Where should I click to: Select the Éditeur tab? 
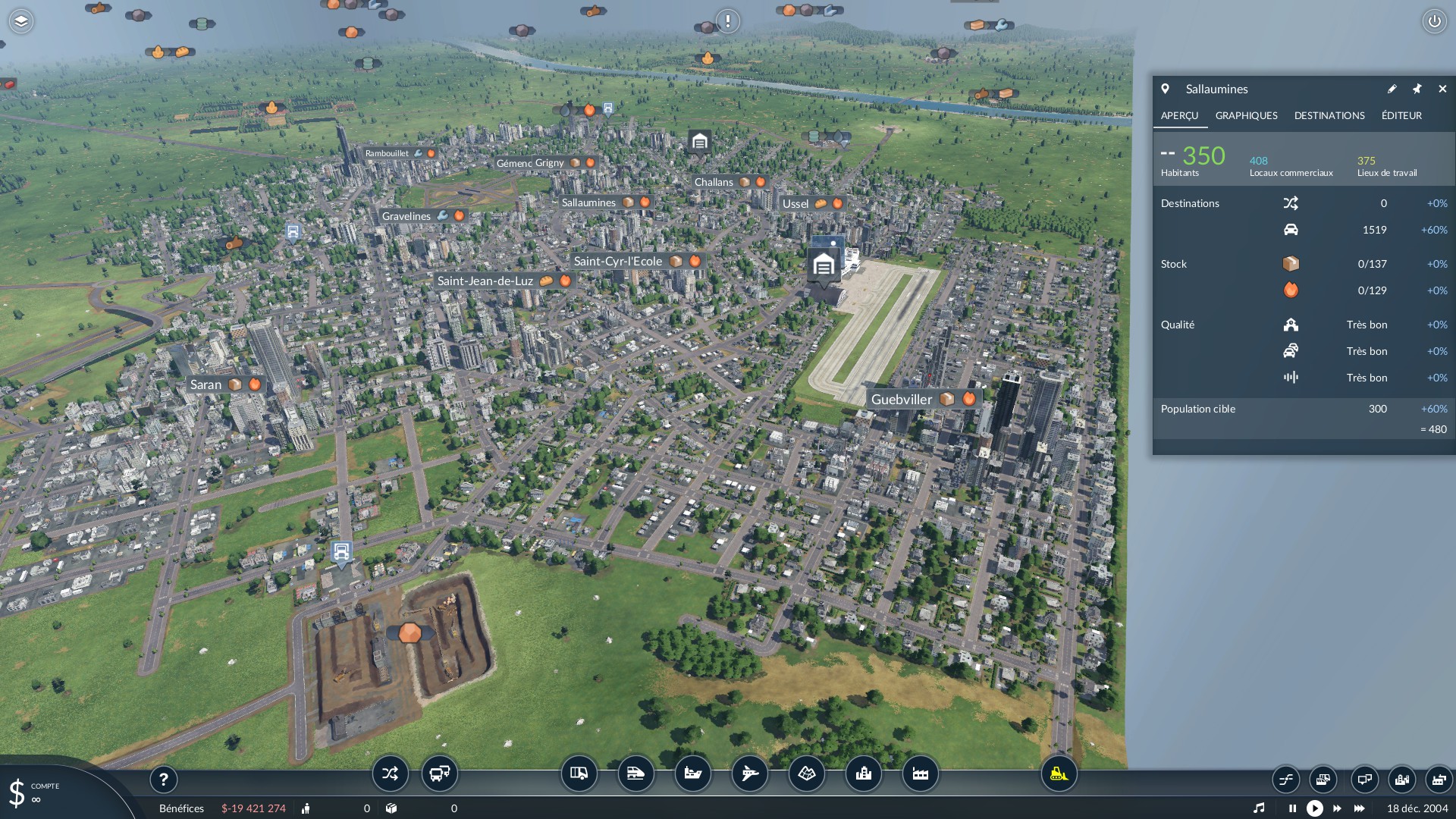pyautogui.click(x=1401, y=115)
